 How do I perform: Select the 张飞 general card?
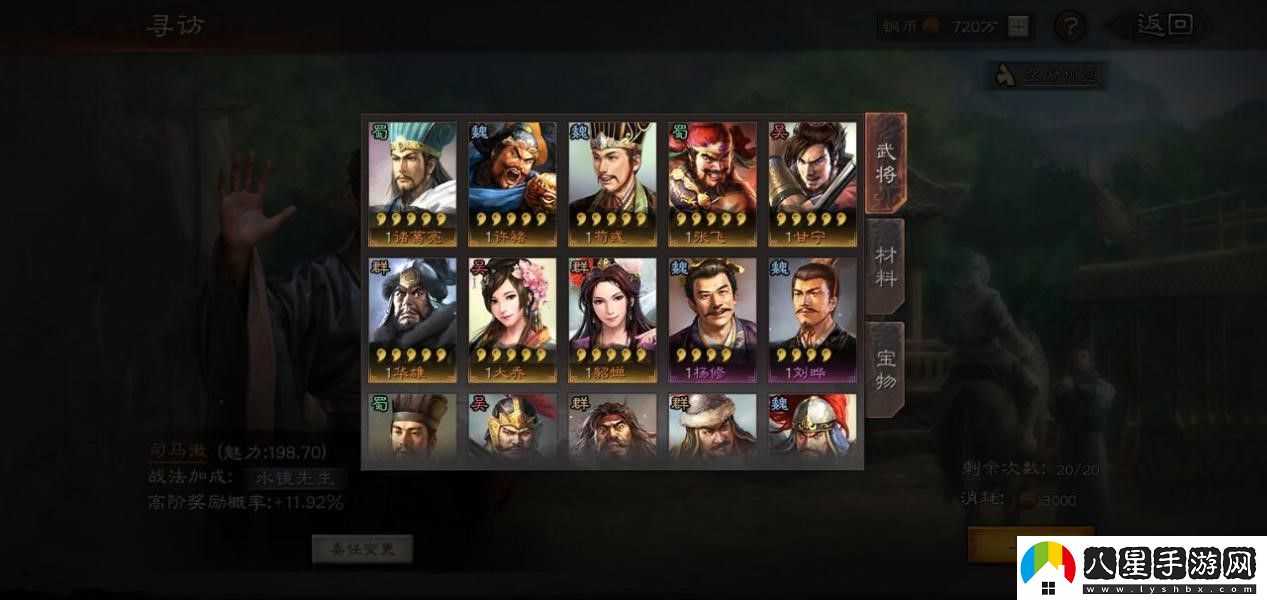(712, 184)
